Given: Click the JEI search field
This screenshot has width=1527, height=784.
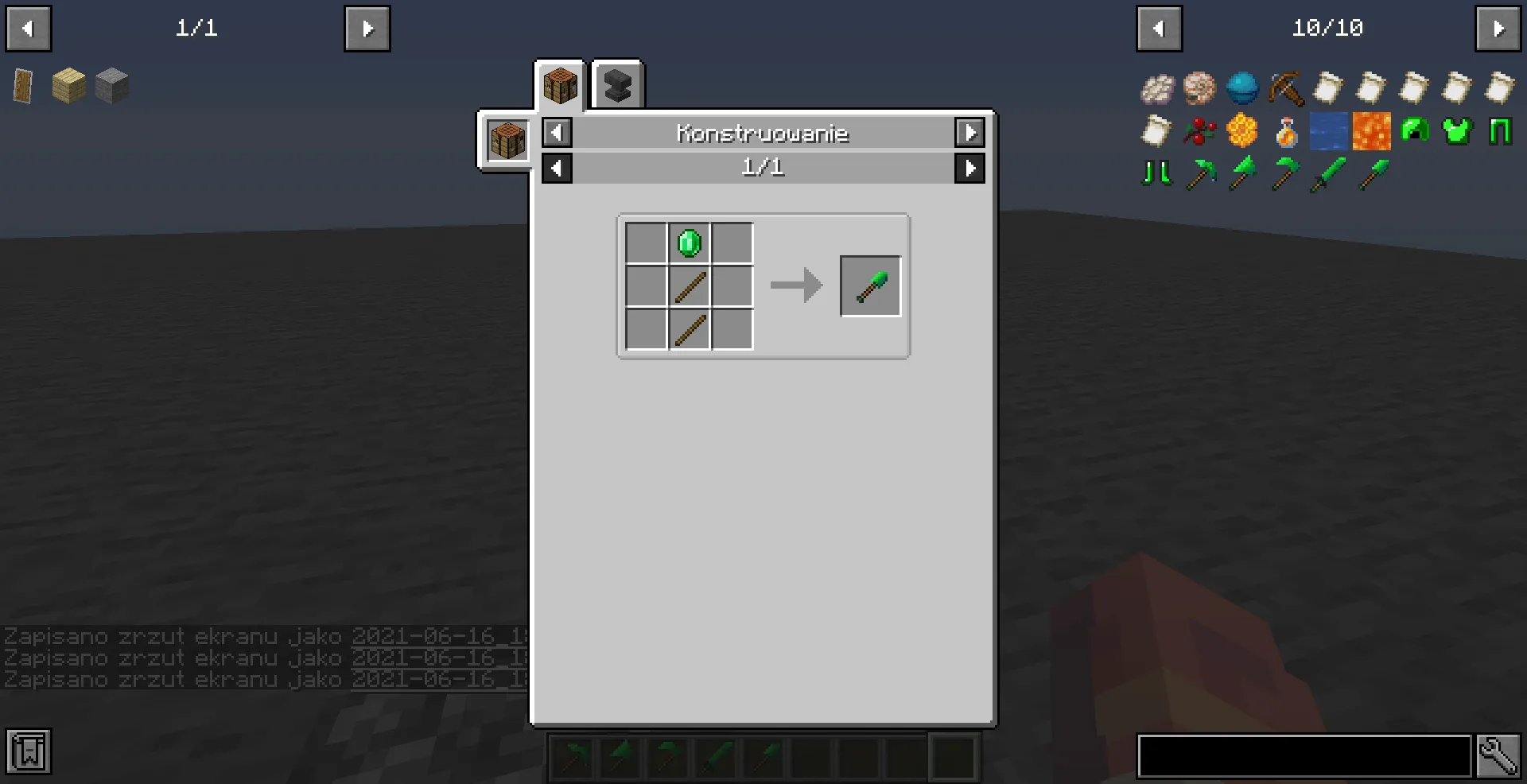Looking at the screenshot, I should [x=1304, y=756].
